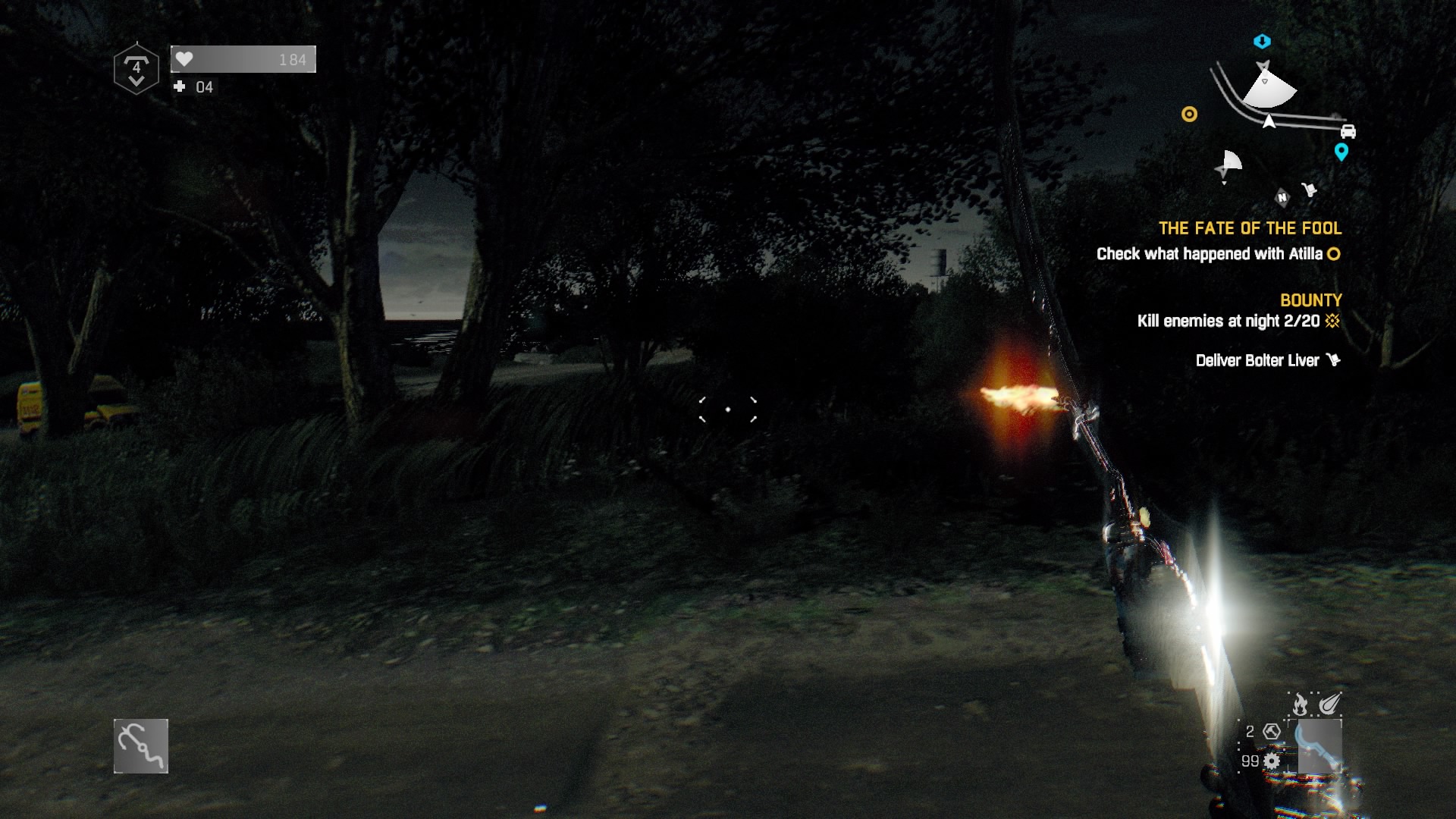The height and width of the screenshot is (819, 1456).
Task: Click the gear icon next to 99 ammo count
Action: pos(1272,762)
